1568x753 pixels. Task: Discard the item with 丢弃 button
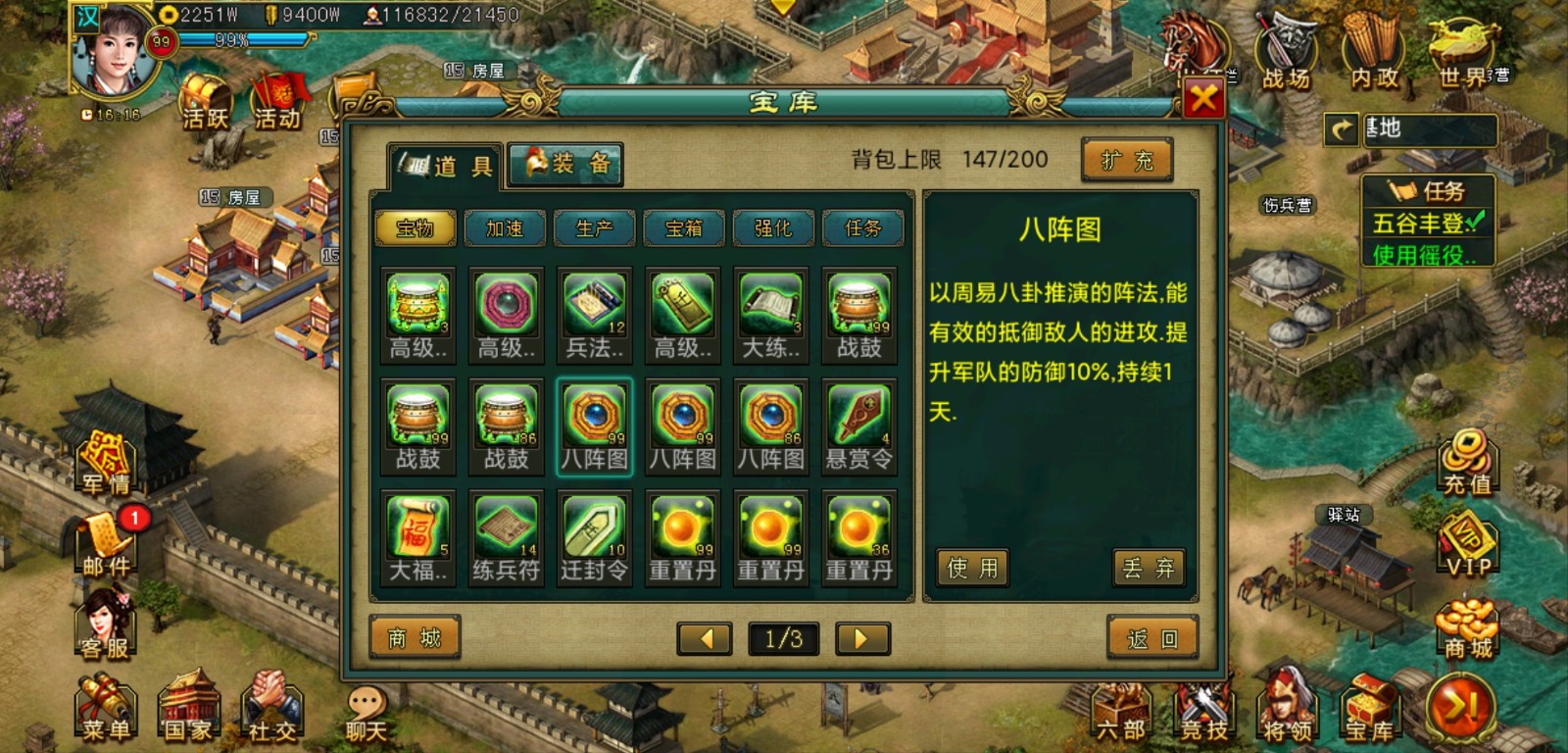pyautogui.click(x=1149, y=568)
